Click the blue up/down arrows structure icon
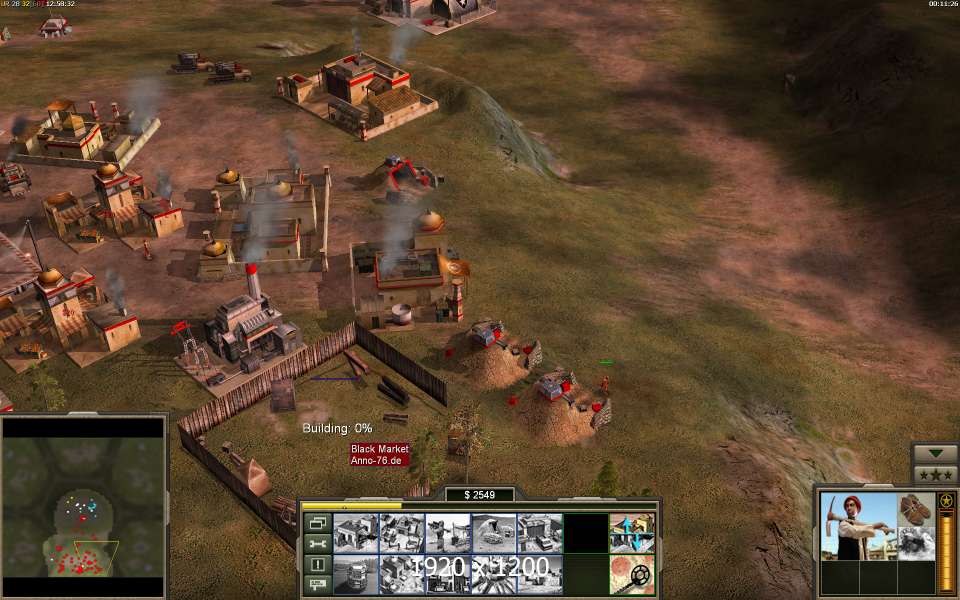 coord(632,533)
